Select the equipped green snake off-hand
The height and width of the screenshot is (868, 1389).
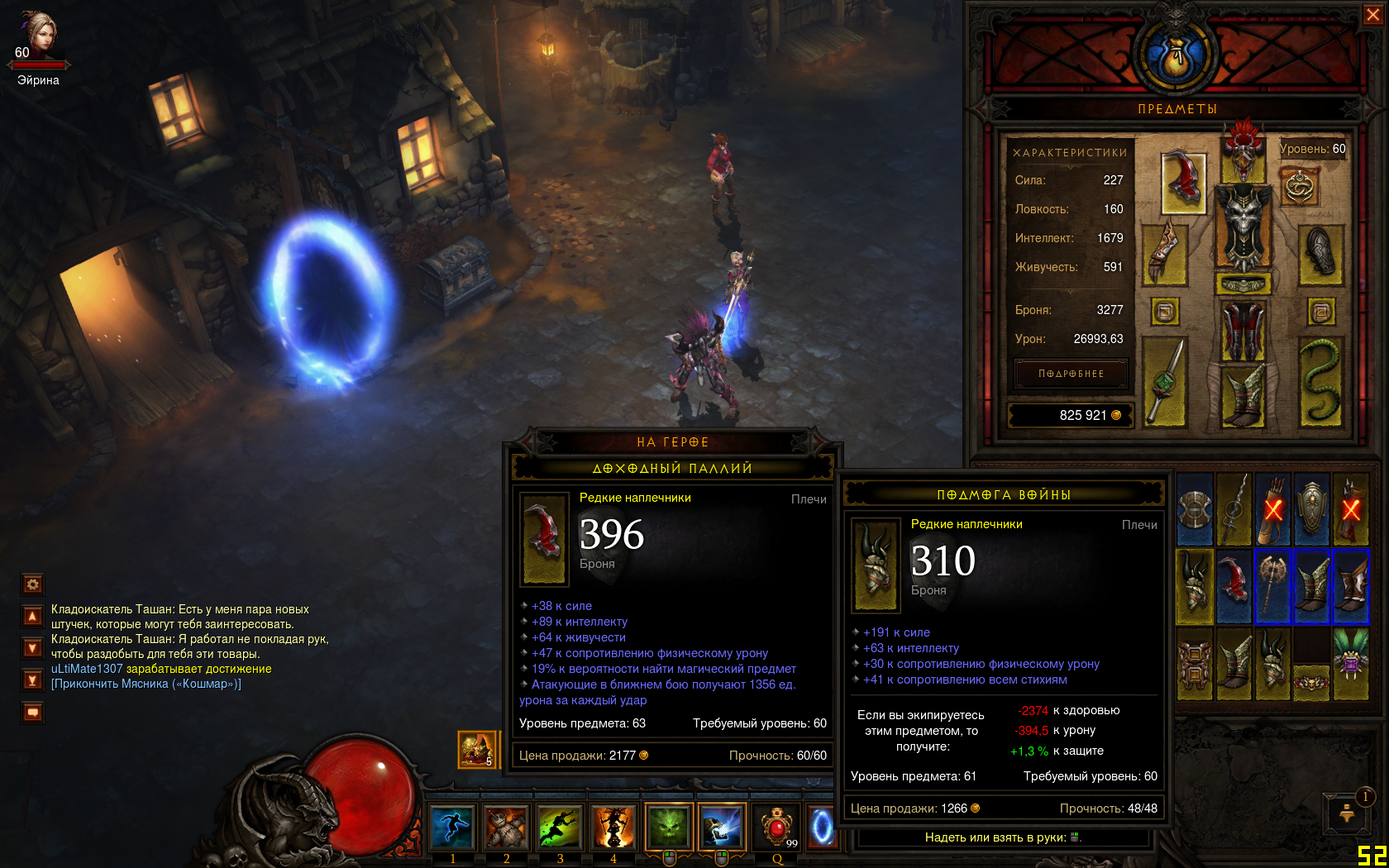(x=1320, y=380)
